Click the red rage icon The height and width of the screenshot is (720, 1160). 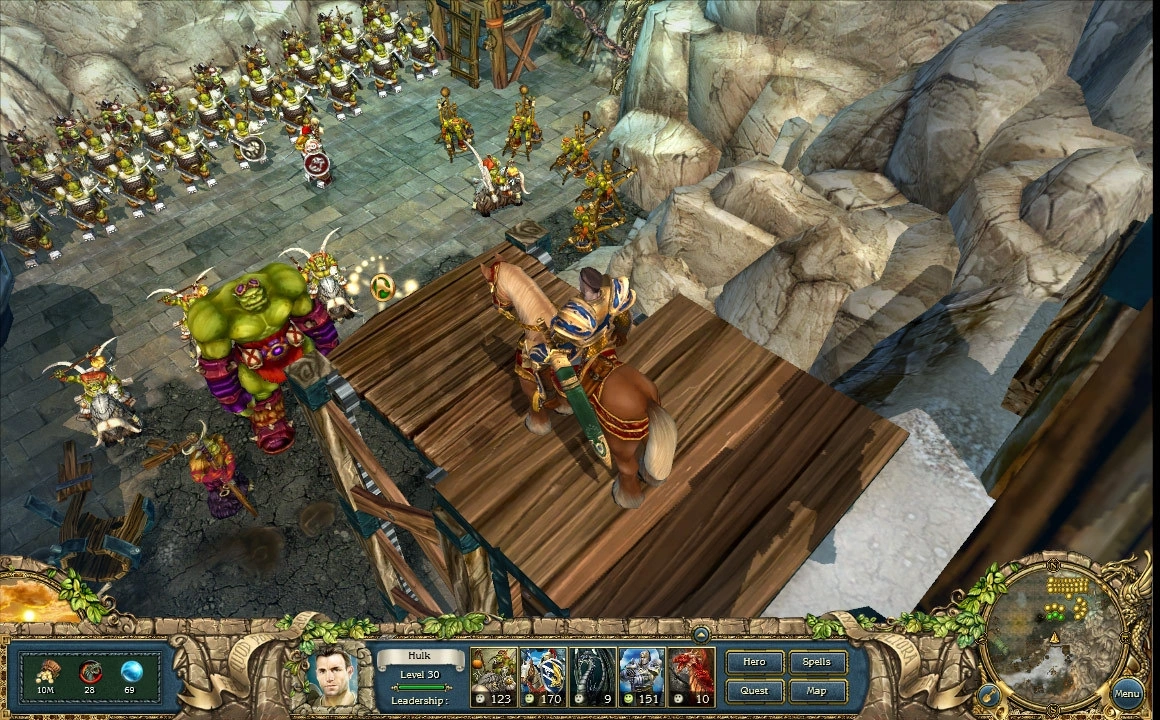(x=90, y=670)
